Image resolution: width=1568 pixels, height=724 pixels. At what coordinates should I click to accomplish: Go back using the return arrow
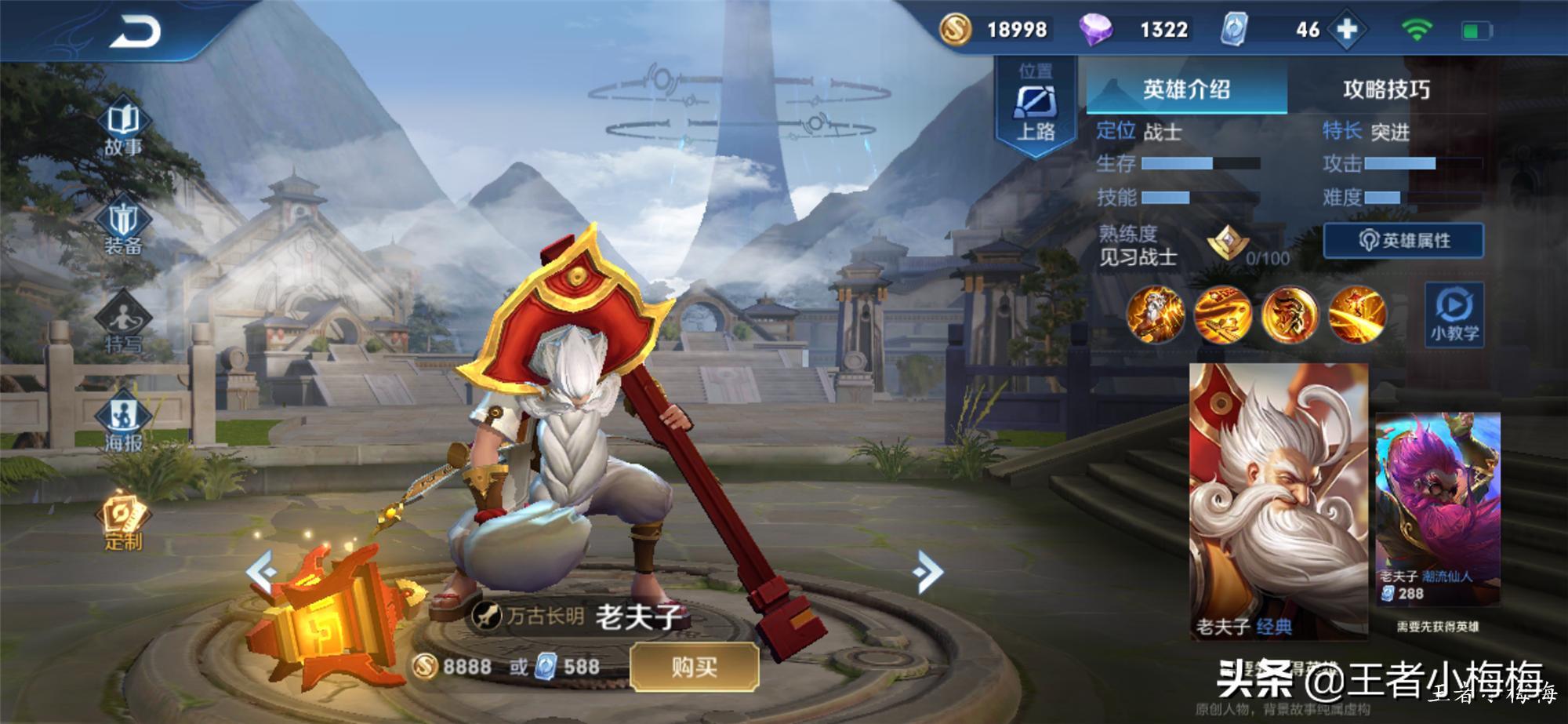pos(135,32)
